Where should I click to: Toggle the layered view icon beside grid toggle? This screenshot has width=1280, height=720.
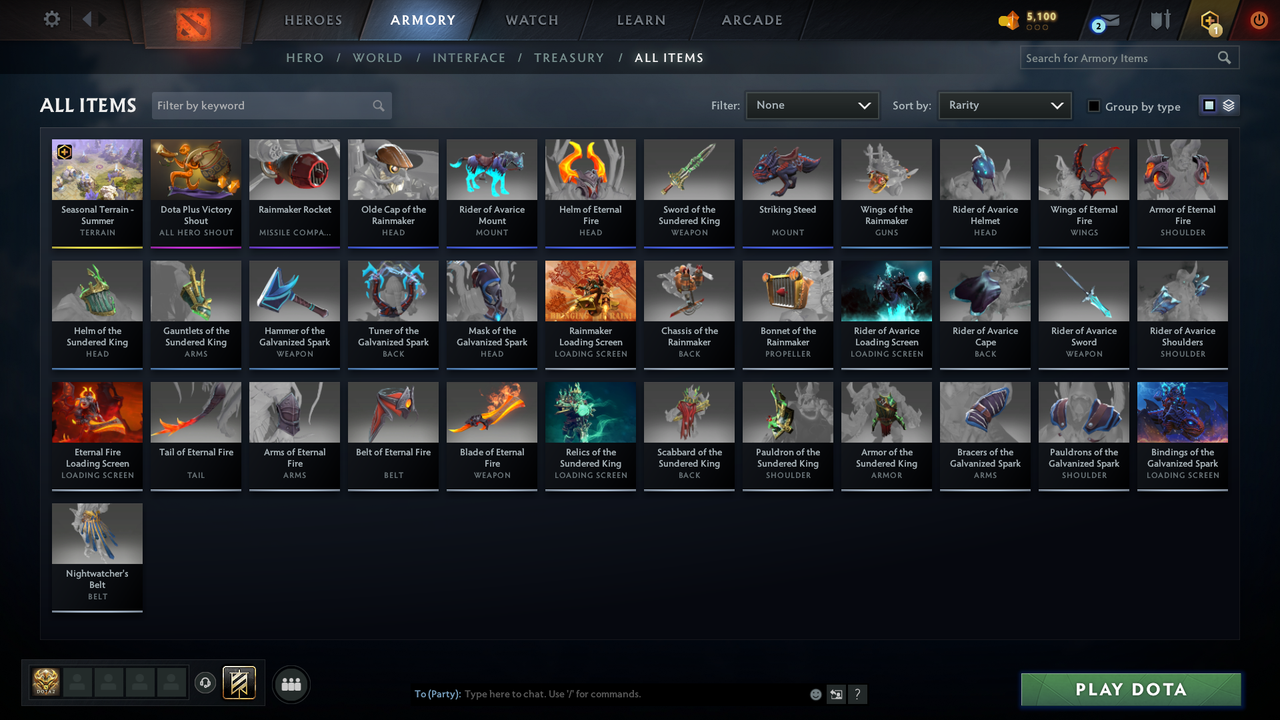pyautogui.click(x=1228, y=105)
